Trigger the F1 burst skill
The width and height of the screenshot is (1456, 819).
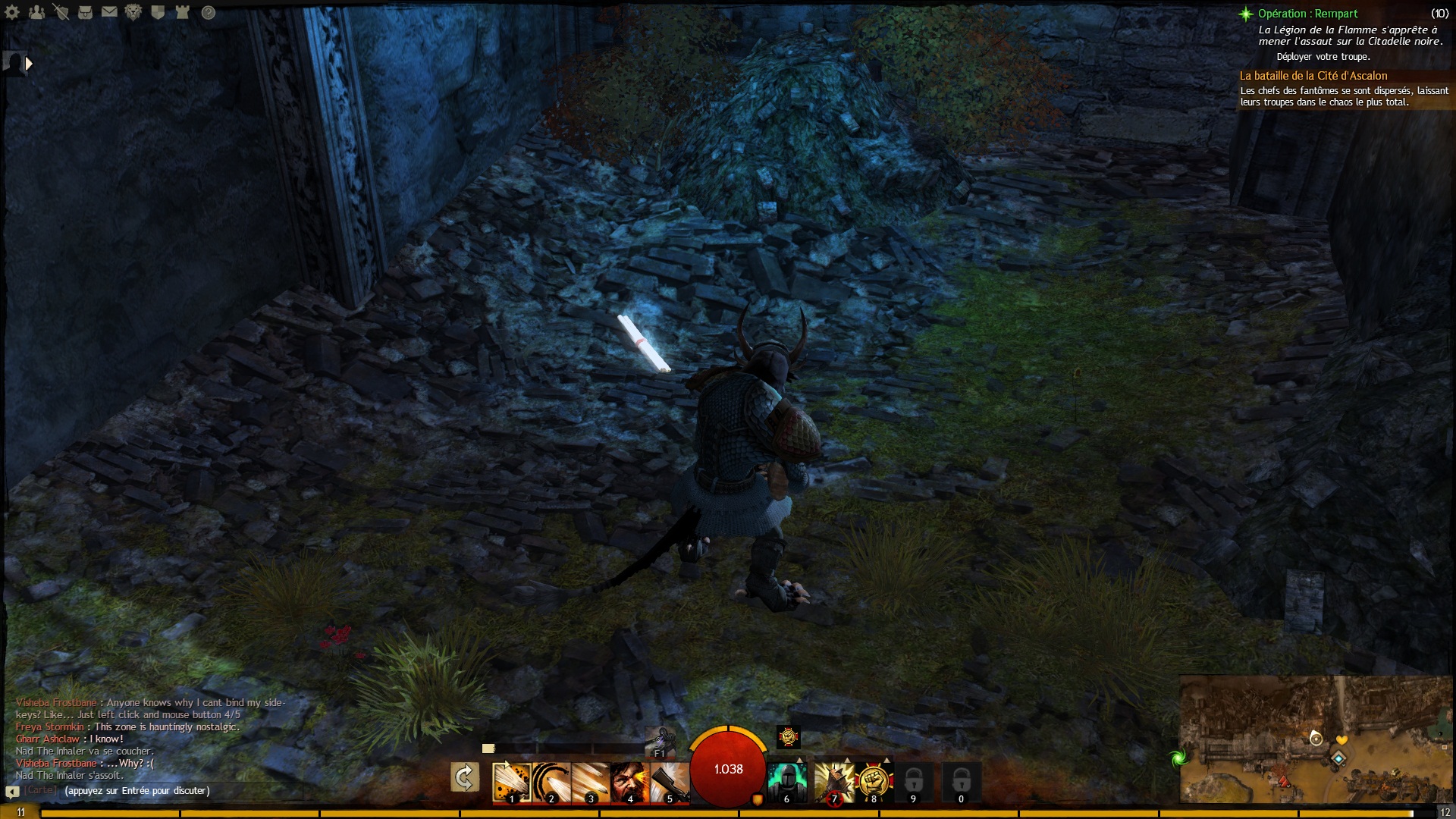pyautogui.click(x=659, y=739)
